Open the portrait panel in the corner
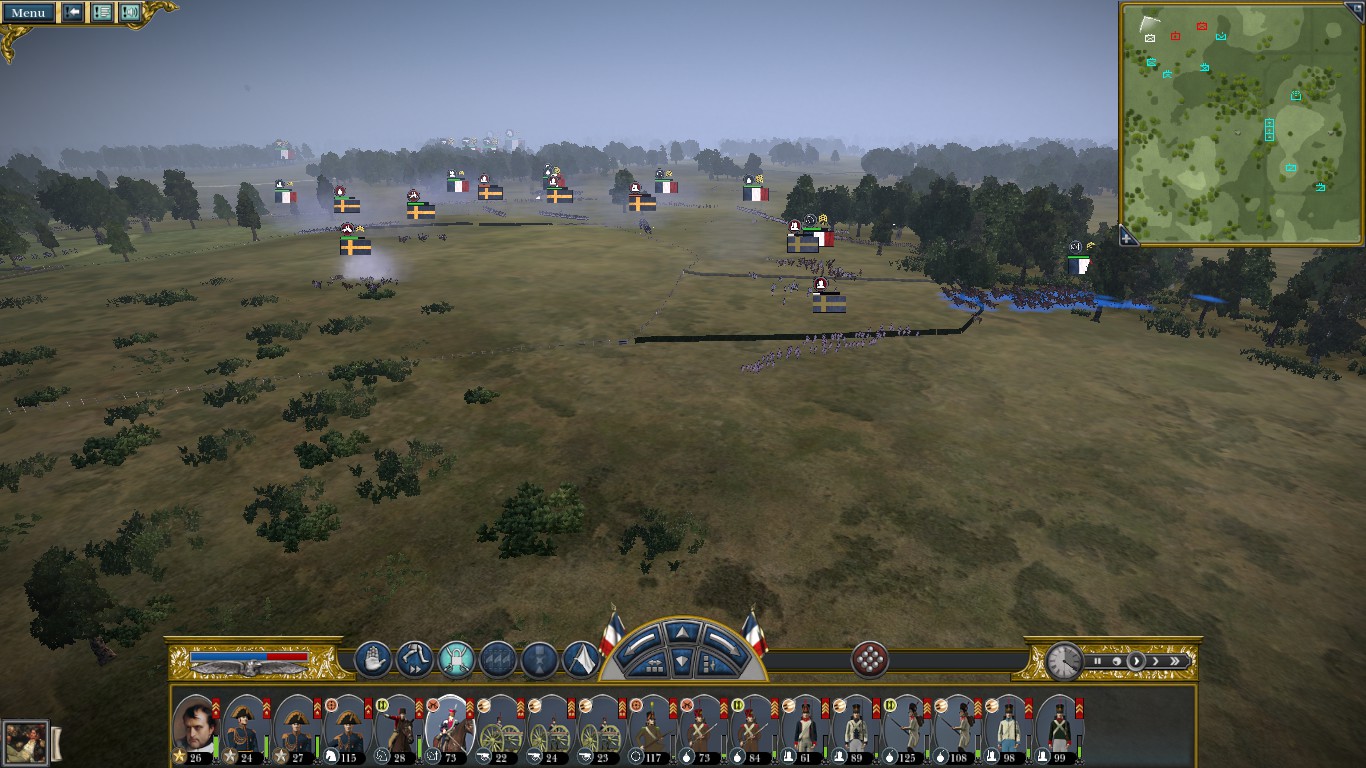The width and height of the screenshot is (1366, 768). [25, 742]
